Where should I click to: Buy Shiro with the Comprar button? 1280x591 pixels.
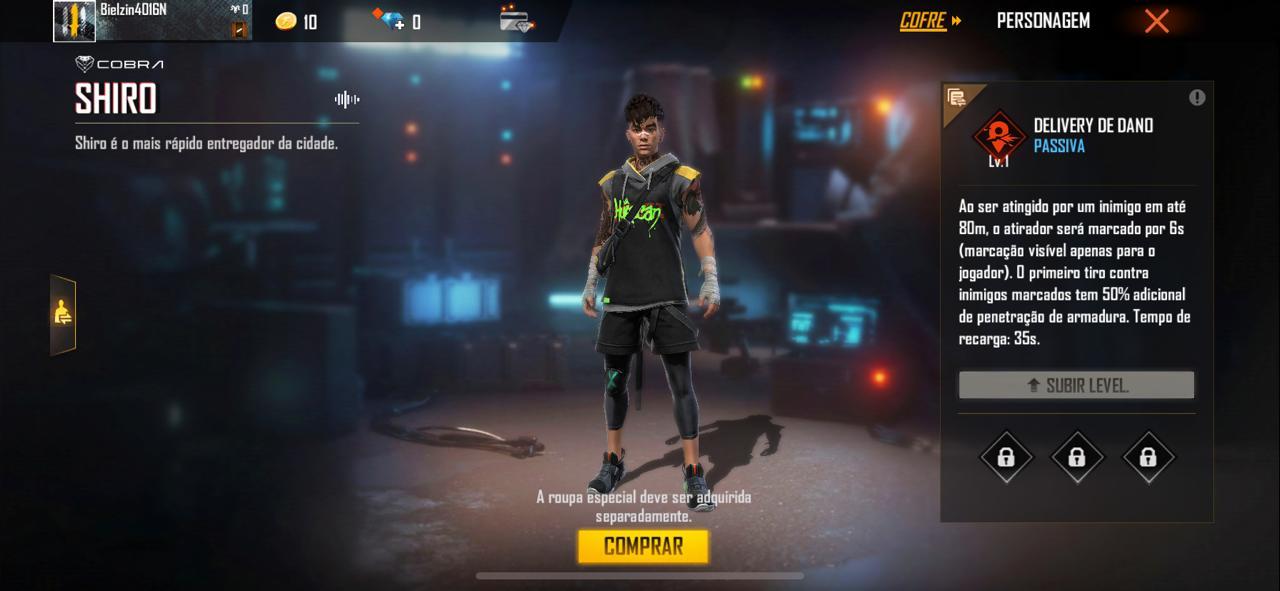(643, 546)
